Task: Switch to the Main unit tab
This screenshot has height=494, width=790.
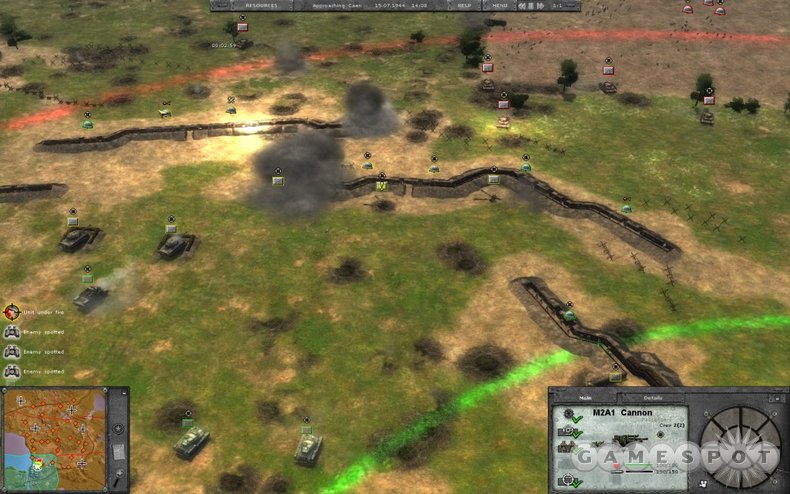Action: [x=584, y=398]
